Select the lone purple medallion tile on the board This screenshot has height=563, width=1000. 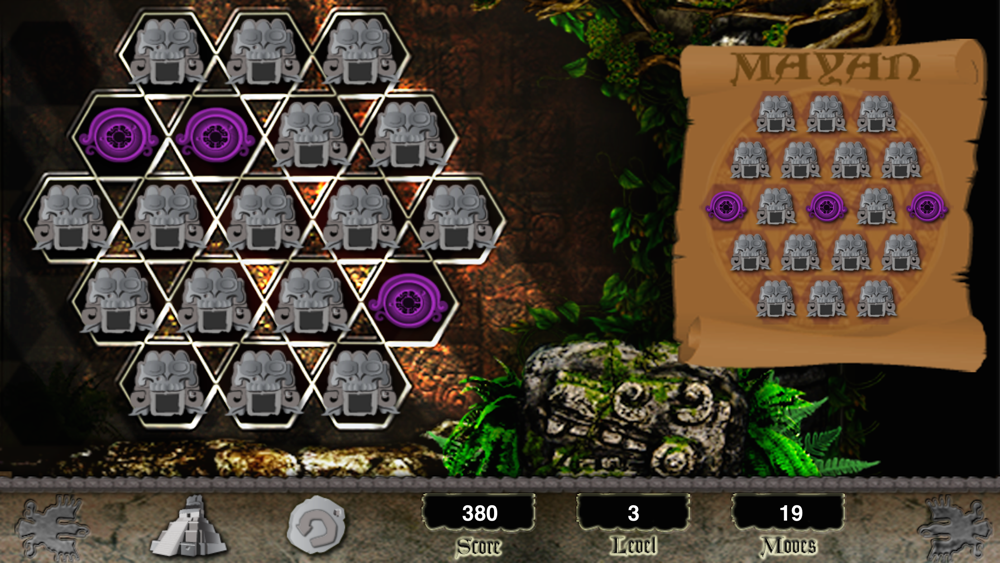coord(406,298)
